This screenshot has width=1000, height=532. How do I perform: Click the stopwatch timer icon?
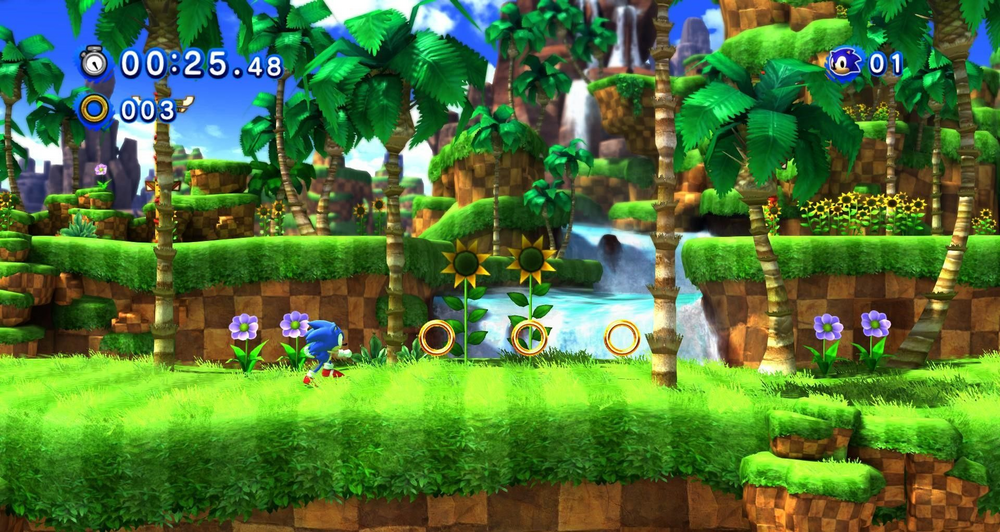coord(95,63)
